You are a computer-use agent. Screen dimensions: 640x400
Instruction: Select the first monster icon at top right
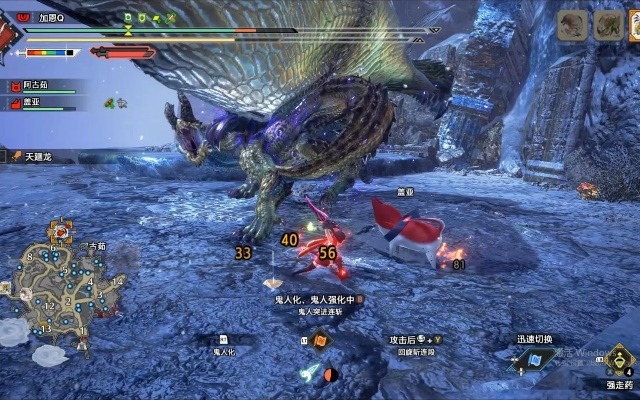pyautogui.click(x=572, y=25)
